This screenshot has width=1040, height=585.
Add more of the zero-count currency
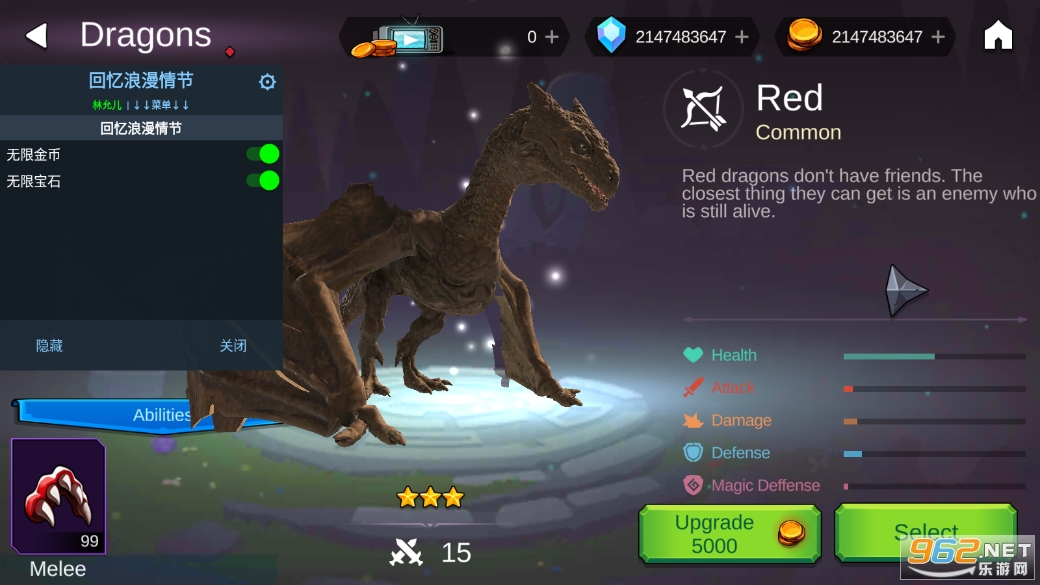[x=552, y=37]
